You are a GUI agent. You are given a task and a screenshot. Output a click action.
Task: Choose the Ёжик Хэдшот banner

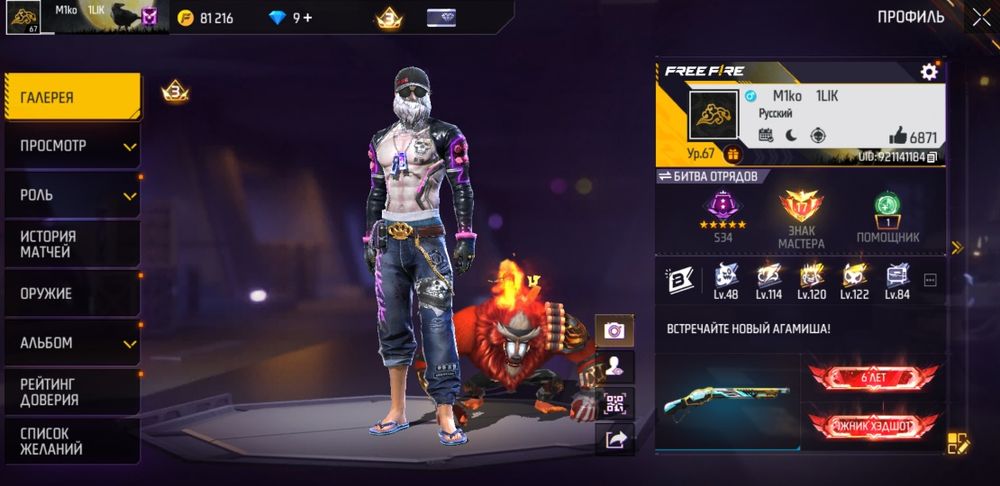[873, 426]
